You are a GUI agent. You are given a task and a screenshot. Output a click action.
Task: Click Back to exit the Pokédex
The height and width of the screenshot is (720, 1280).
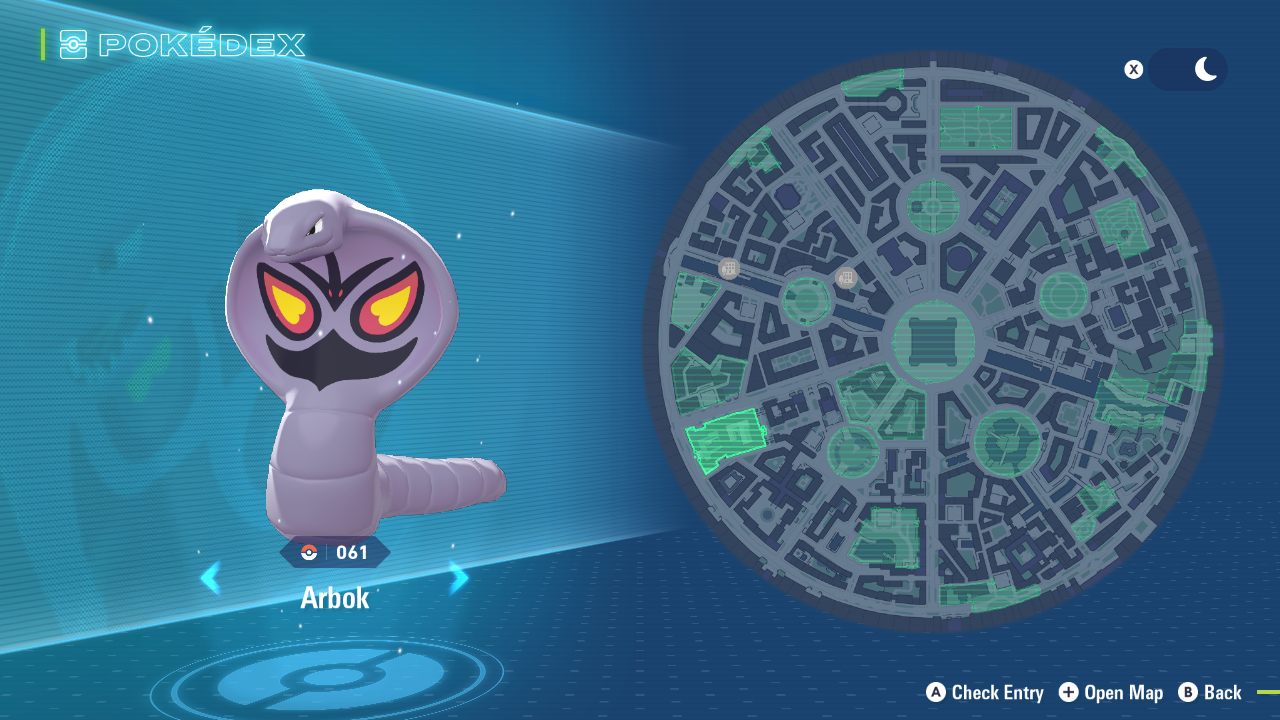coord(1225,692)
